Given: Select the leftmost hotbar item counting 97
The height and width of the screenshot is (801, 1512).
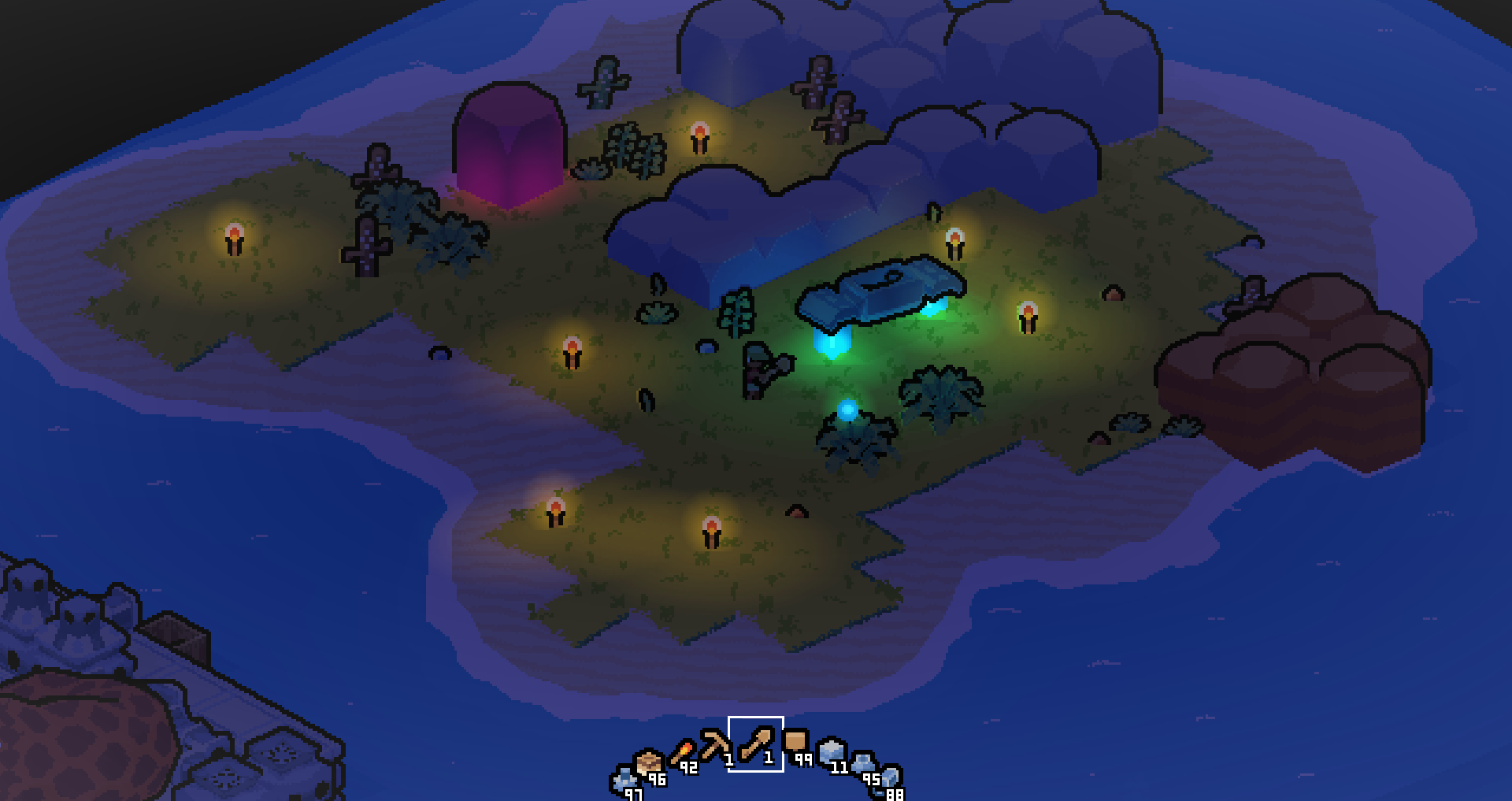Looking at the screenshot, I should click(x=624, y=780).
